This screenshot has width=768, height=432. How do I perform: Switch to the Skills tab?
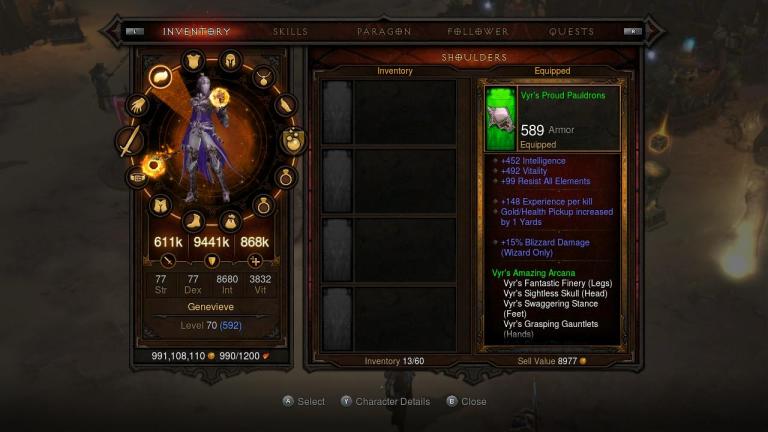pyautogui.click(x=290, y=32)
